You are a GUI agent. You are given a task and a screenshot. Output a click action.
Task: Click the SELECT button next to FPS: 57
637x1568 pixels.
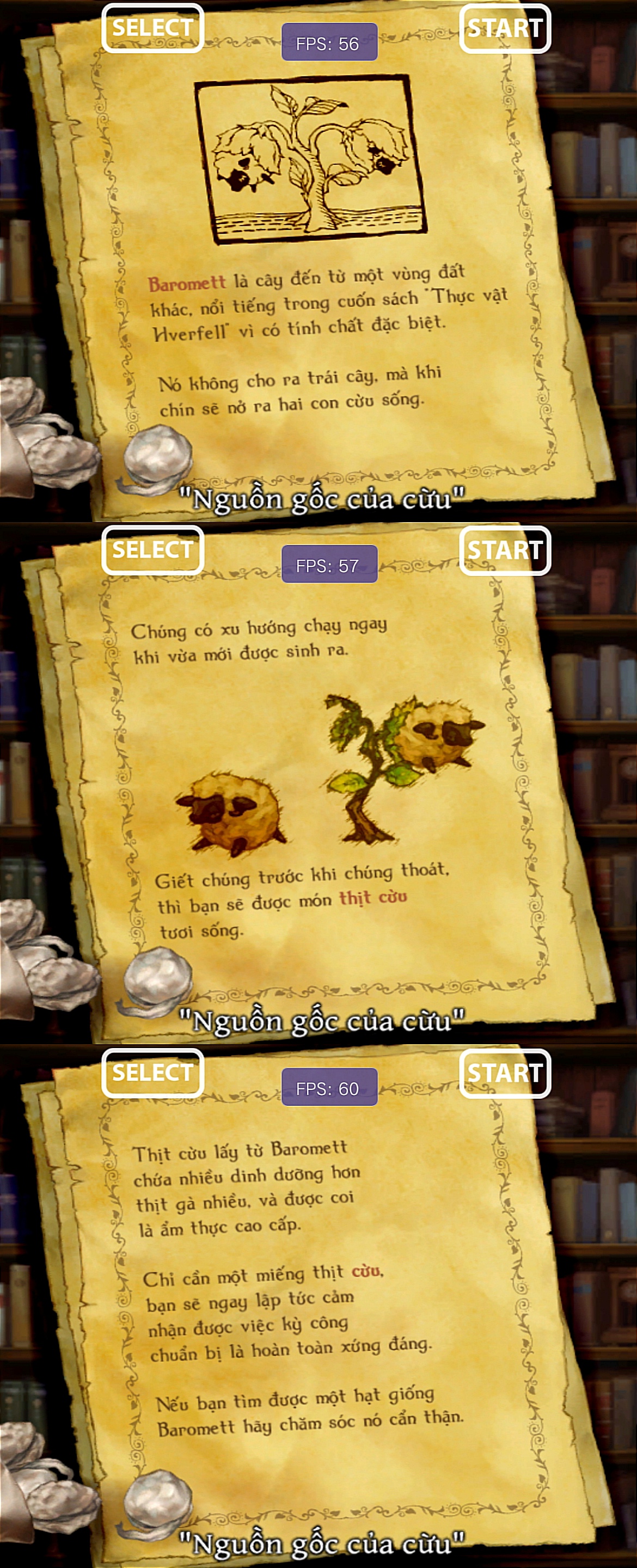click(152, 550)
